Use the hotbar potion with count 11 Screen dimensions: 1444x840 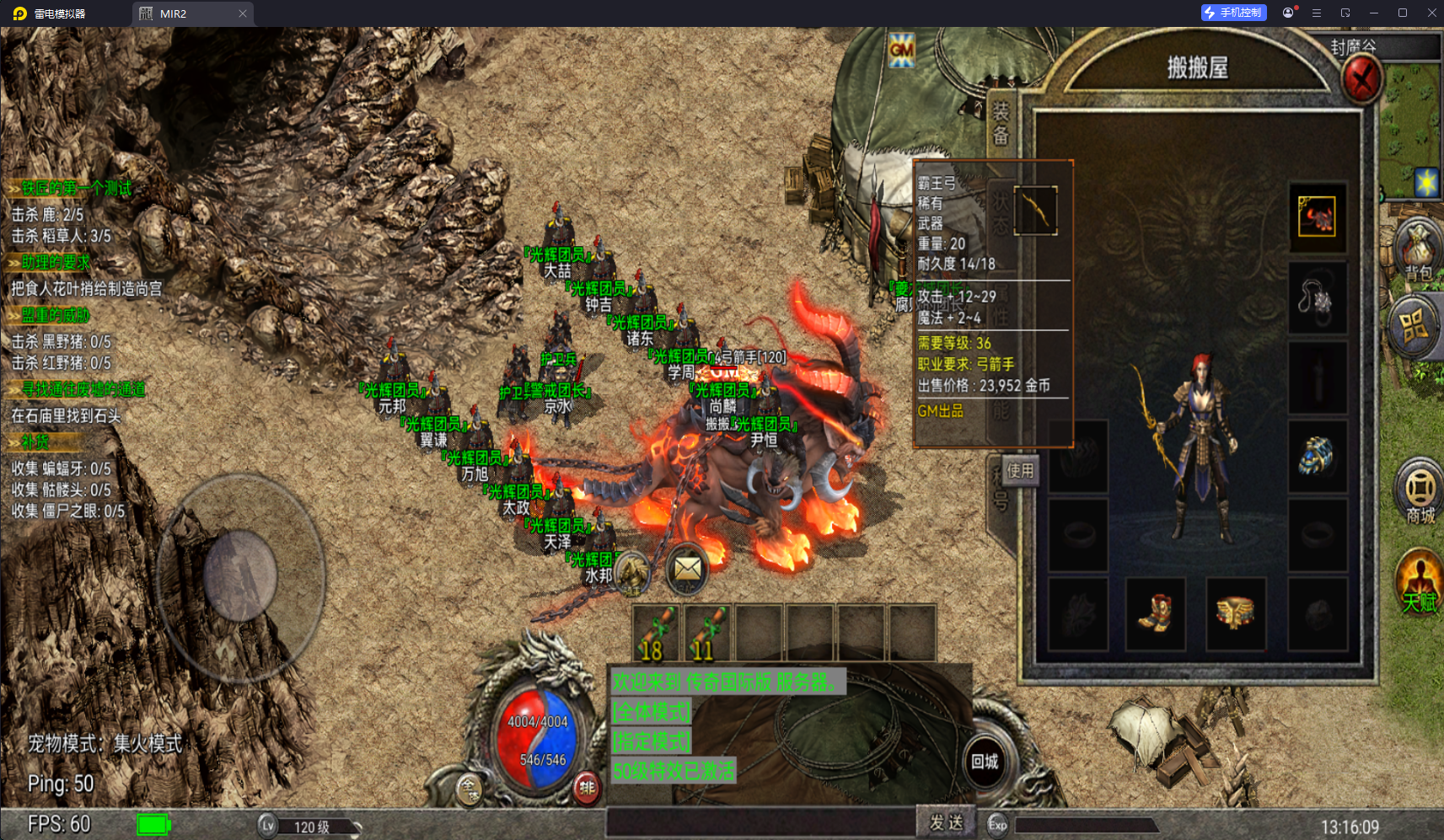[708, 633]
